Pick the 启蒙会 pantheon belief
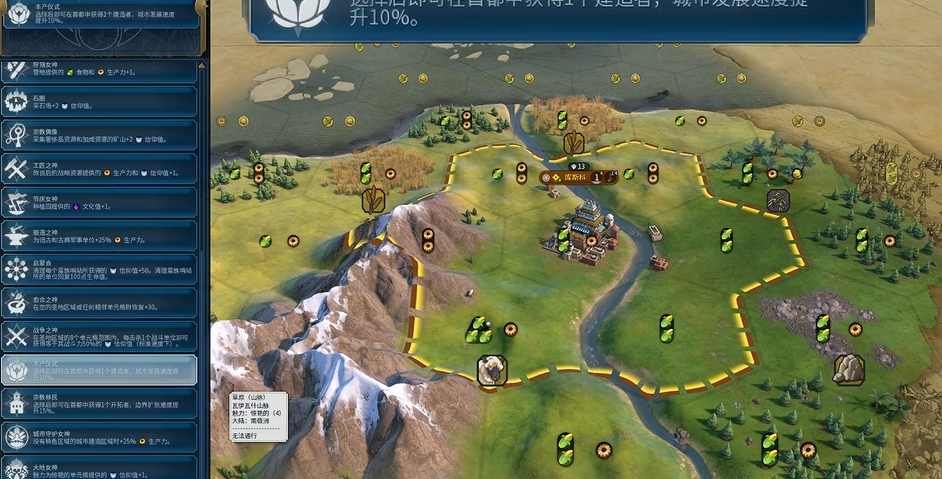Viewport: 942px width, 479px height. (x=100, y=270)
